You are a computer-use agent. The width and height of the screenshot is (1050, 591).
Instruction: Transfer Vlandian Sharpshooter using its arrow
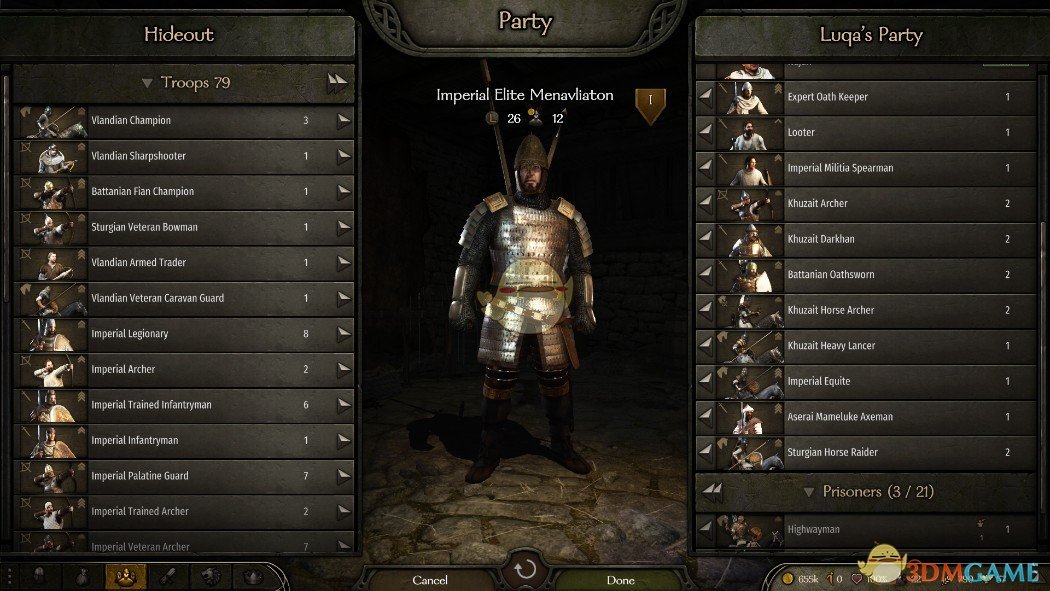344,156
